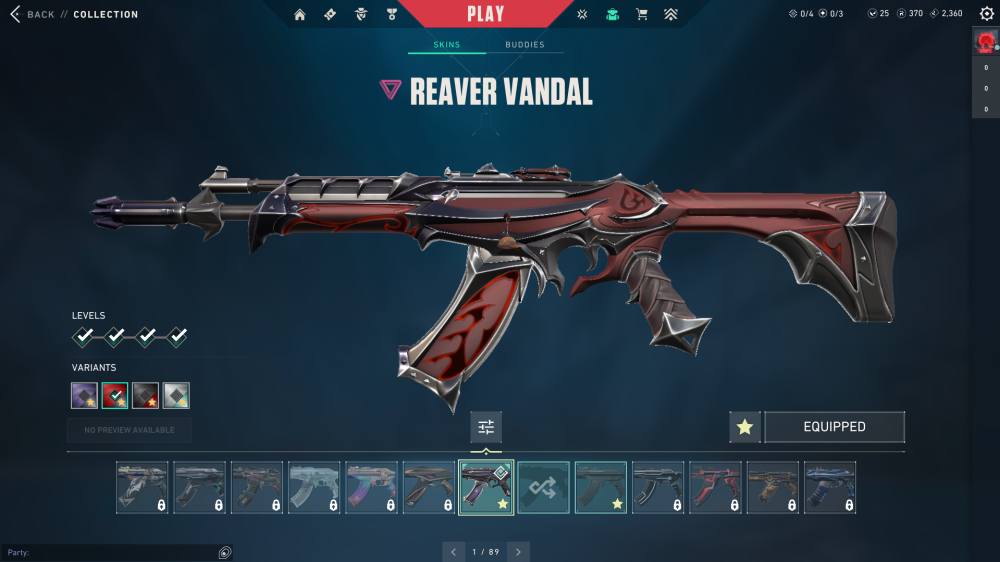This screenshot has height=562, width=1000.
Task: Select the purple variant swatch
Action: point(84,396)
